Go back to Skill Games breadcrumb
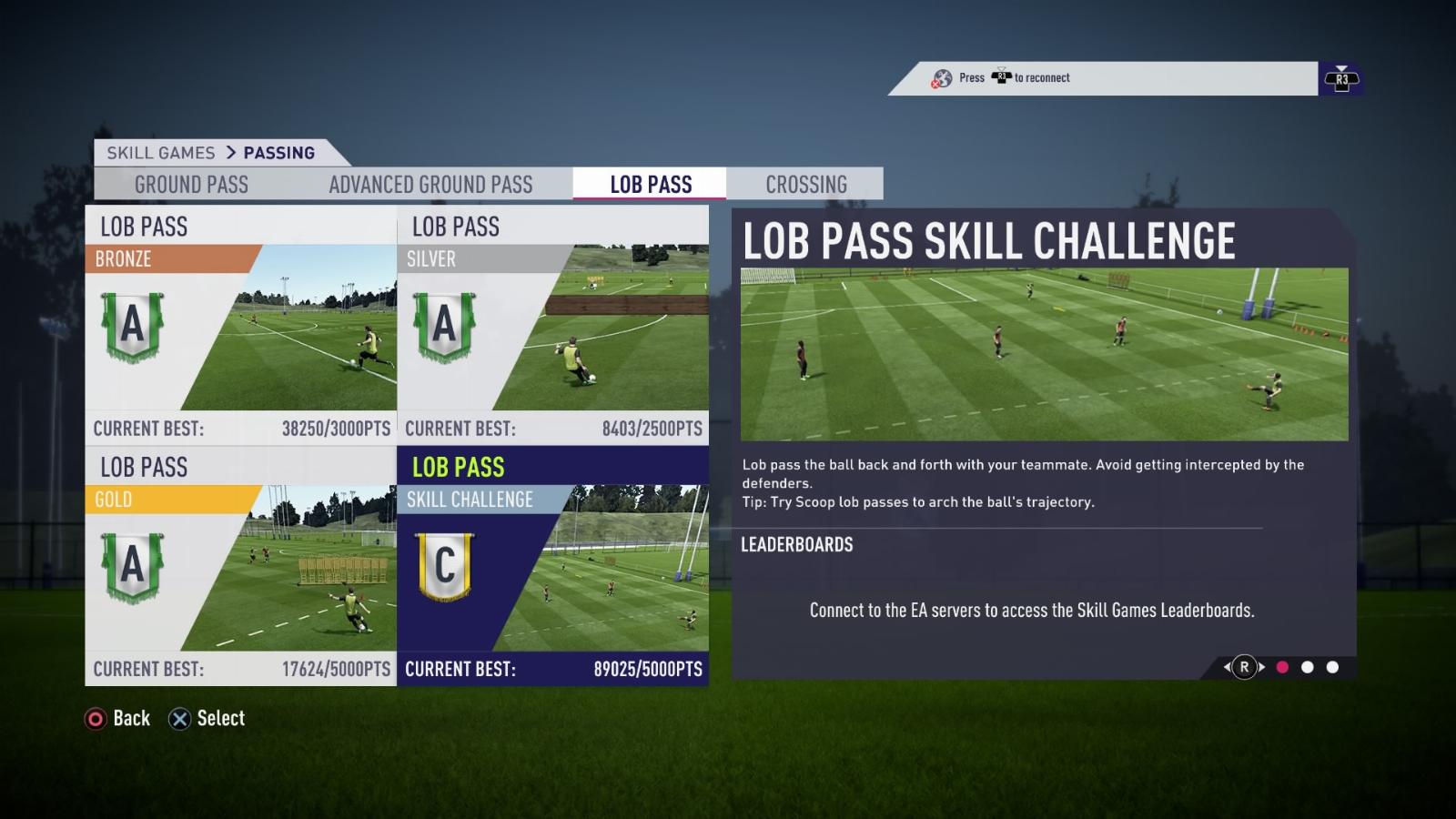1456x819 pixels. tap(161, 153)
